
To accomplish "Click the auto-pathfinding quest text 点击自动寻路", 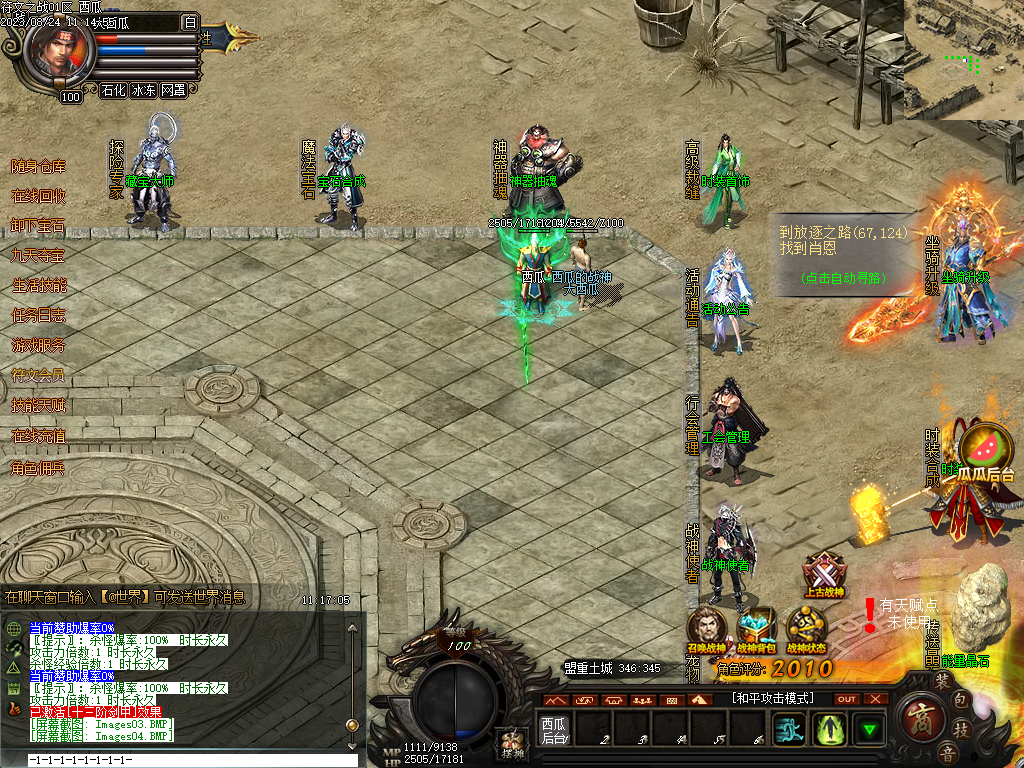I will point(845,278).
